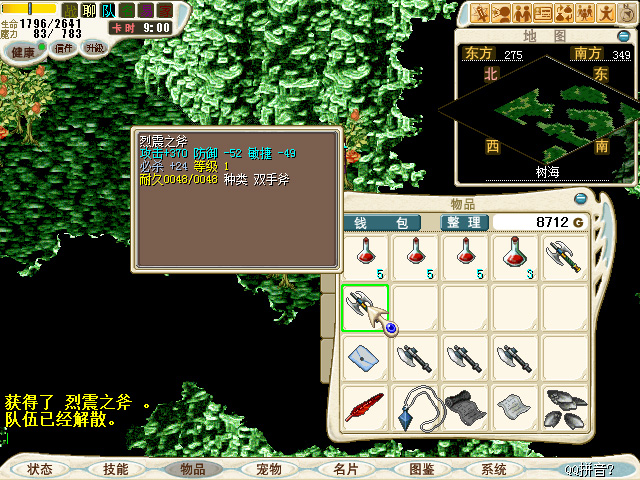This screenshot has width=640, height=480.
Task: Select the blue envelope item
Action: point(365,357)
